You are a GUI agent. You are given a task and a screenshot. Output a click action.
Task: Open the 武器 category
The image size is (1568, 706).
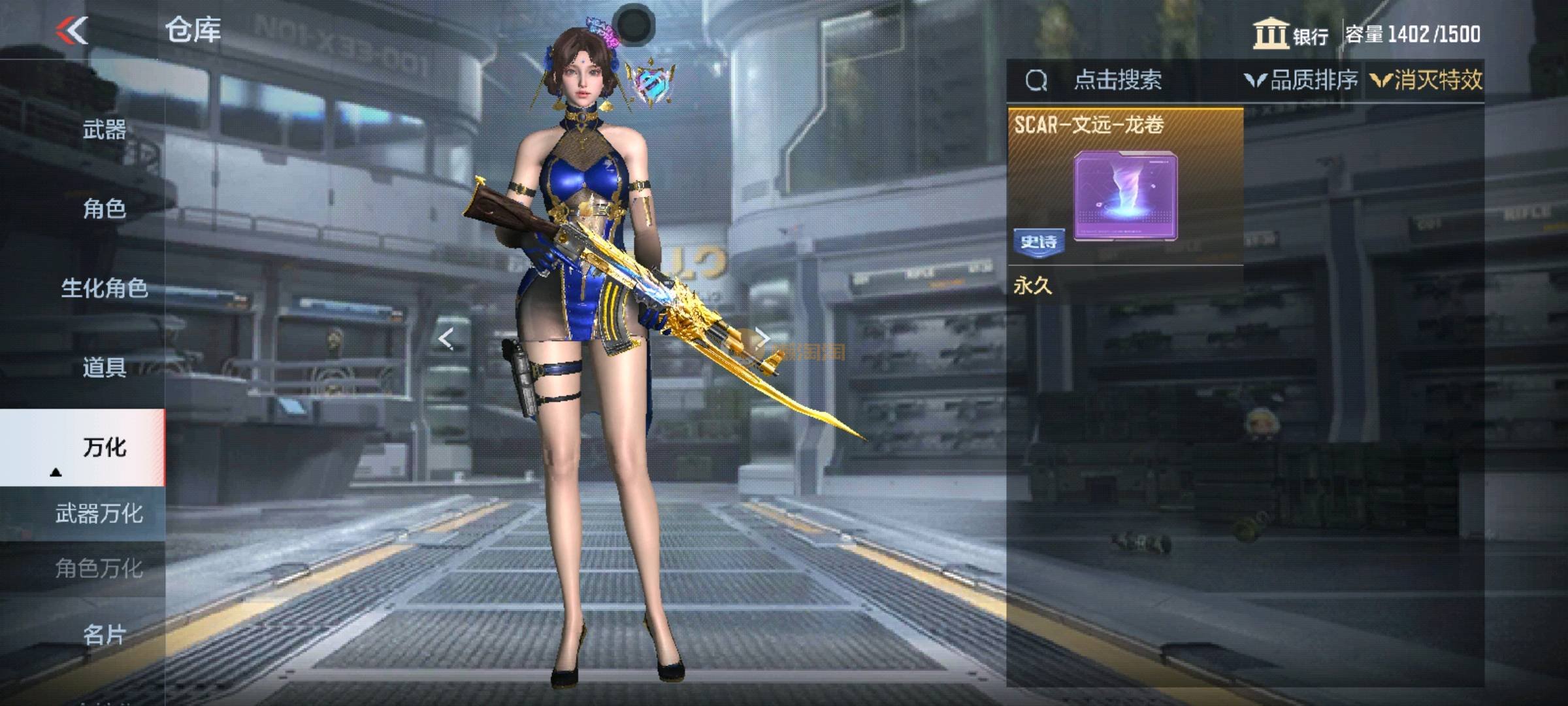pos(105,129)
